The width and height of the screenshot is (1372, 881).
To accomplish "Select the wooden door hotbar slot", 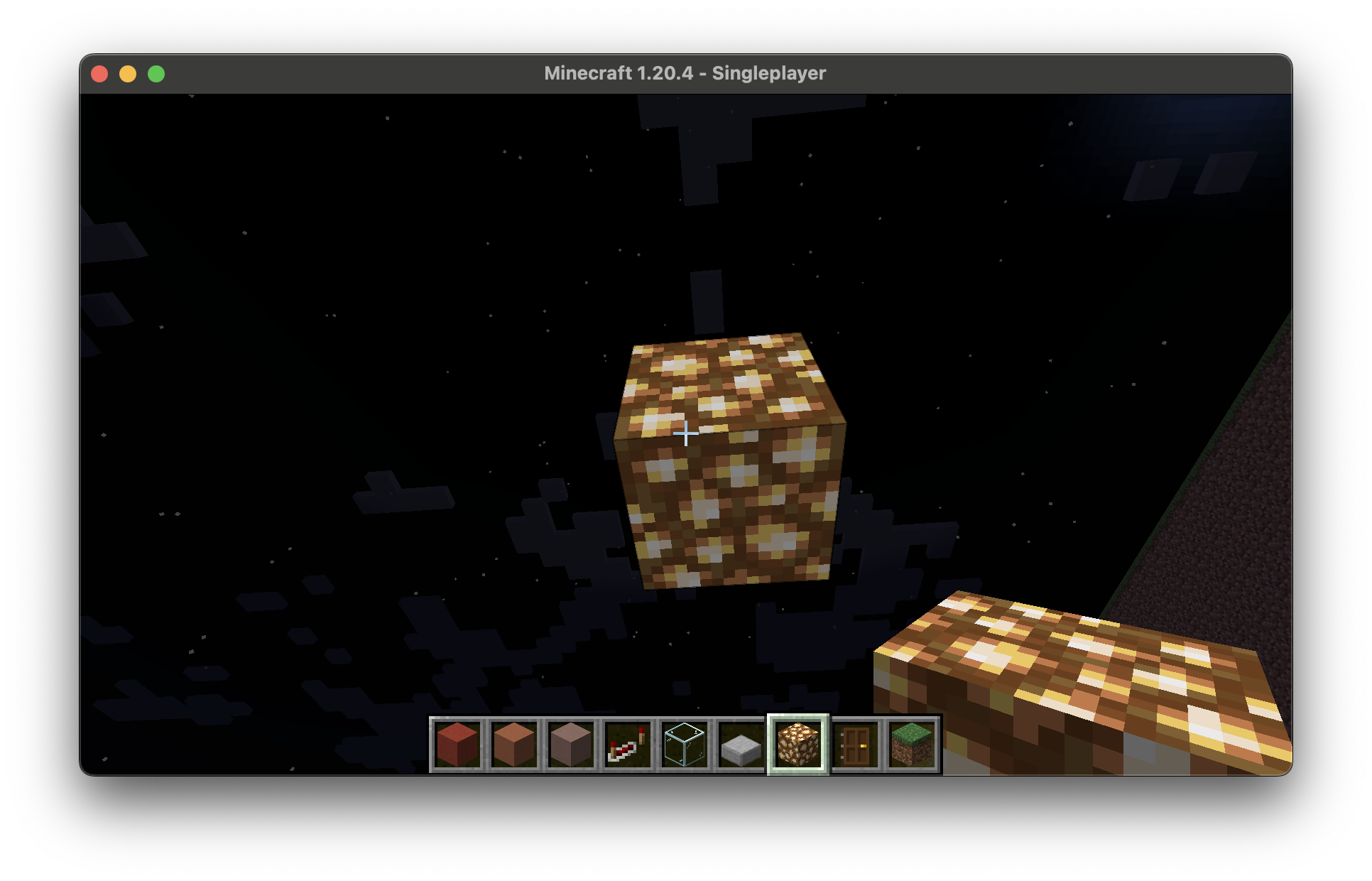I will pos(855,745).
